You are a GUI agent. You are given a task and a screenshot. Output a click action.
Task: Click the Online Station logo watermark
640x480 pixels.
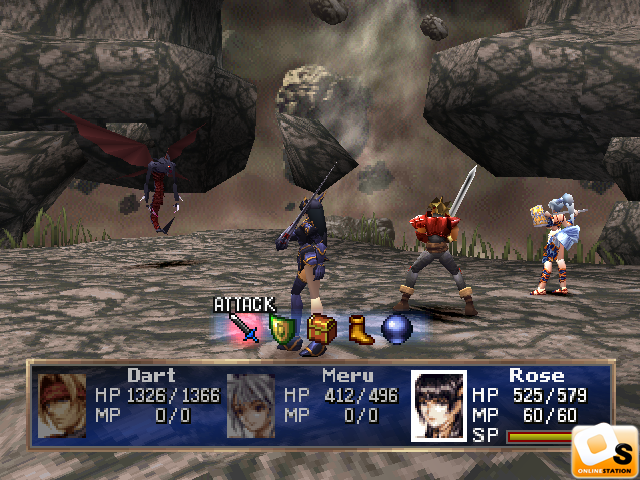[604, 450]
